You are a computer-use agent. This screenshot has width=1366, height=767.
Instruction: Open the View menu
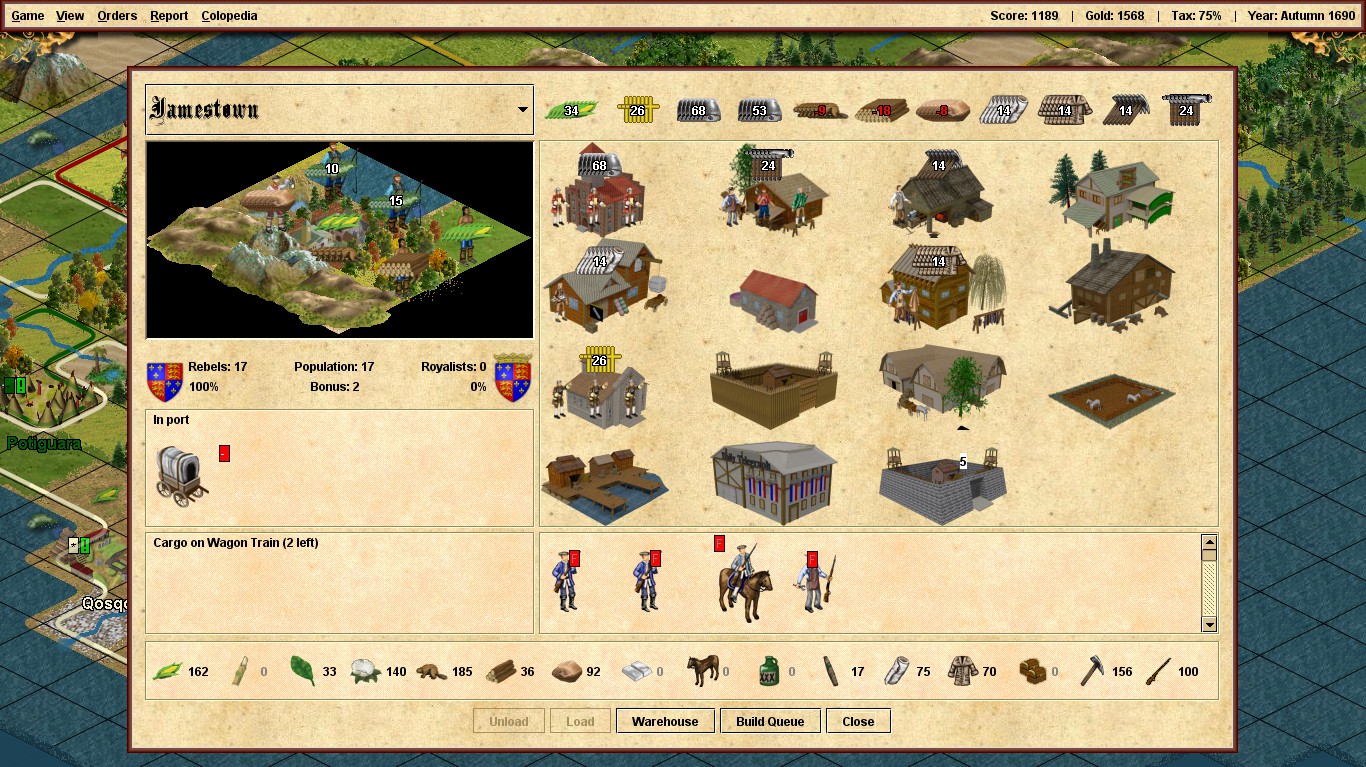coord(70,16)
